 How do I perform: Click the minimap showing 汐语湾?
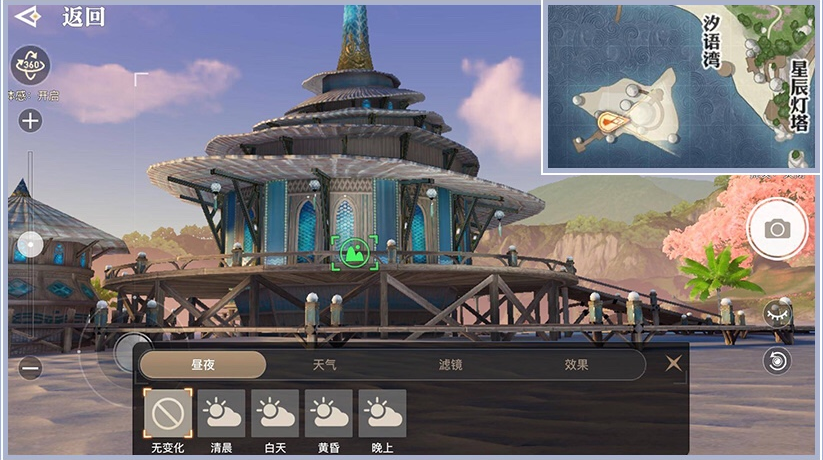[x=681, y=88]
